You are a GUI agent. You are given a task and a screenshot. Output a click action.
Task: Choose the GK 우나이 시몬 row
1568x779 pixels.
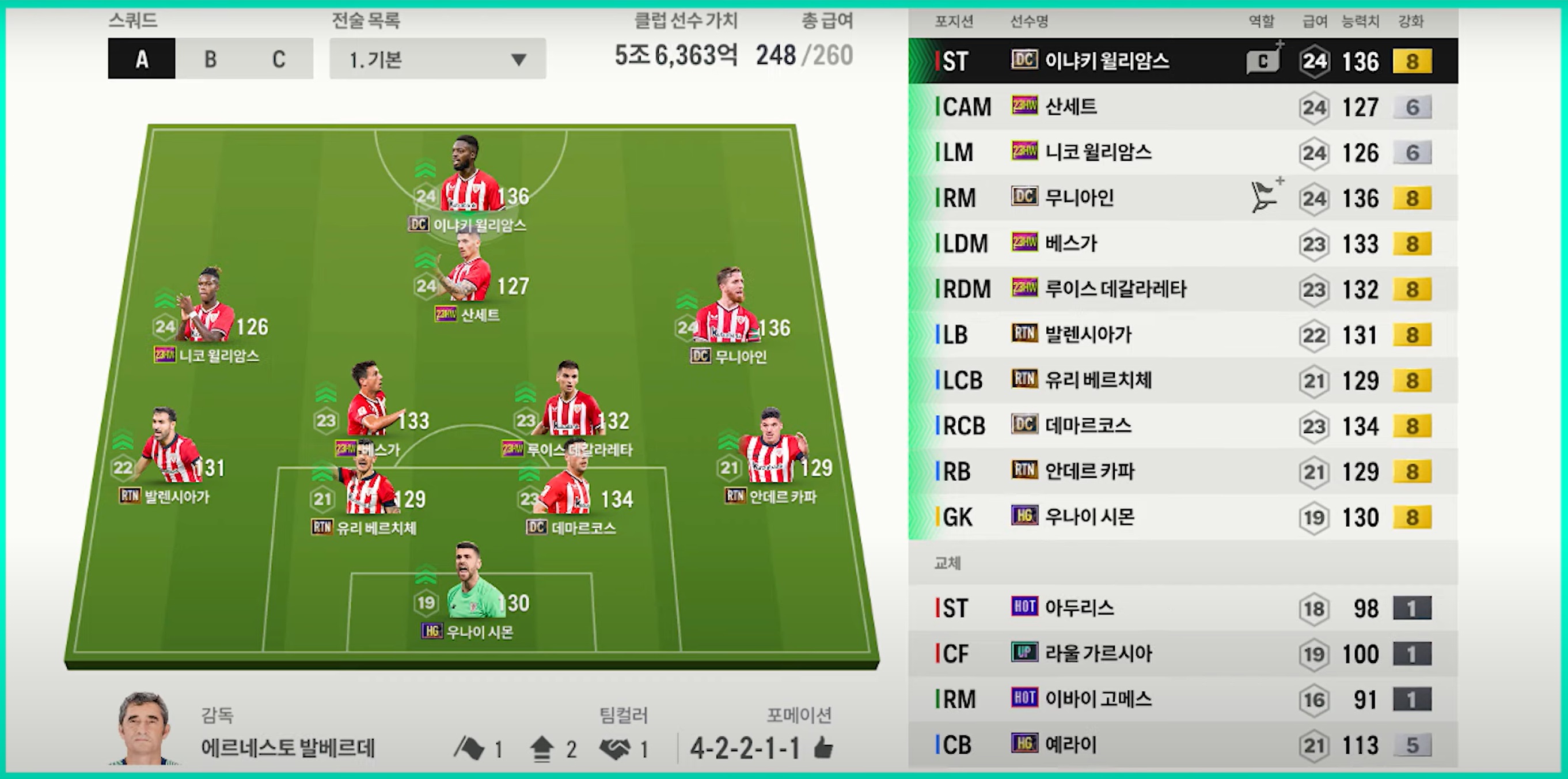(x=1182, y=517)
